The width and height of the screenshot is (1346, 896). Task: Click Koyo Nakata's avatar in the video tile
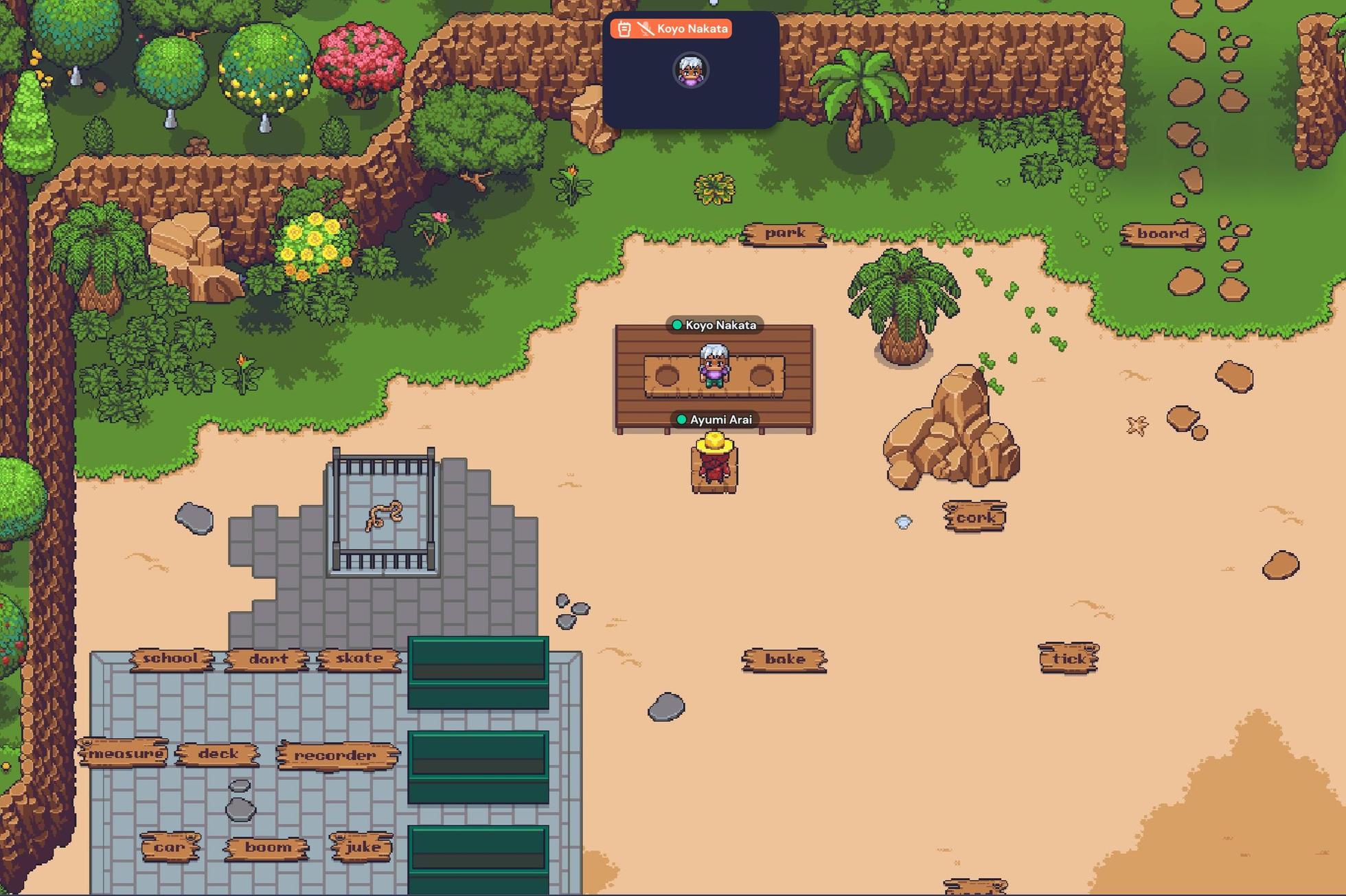point(690,71)
